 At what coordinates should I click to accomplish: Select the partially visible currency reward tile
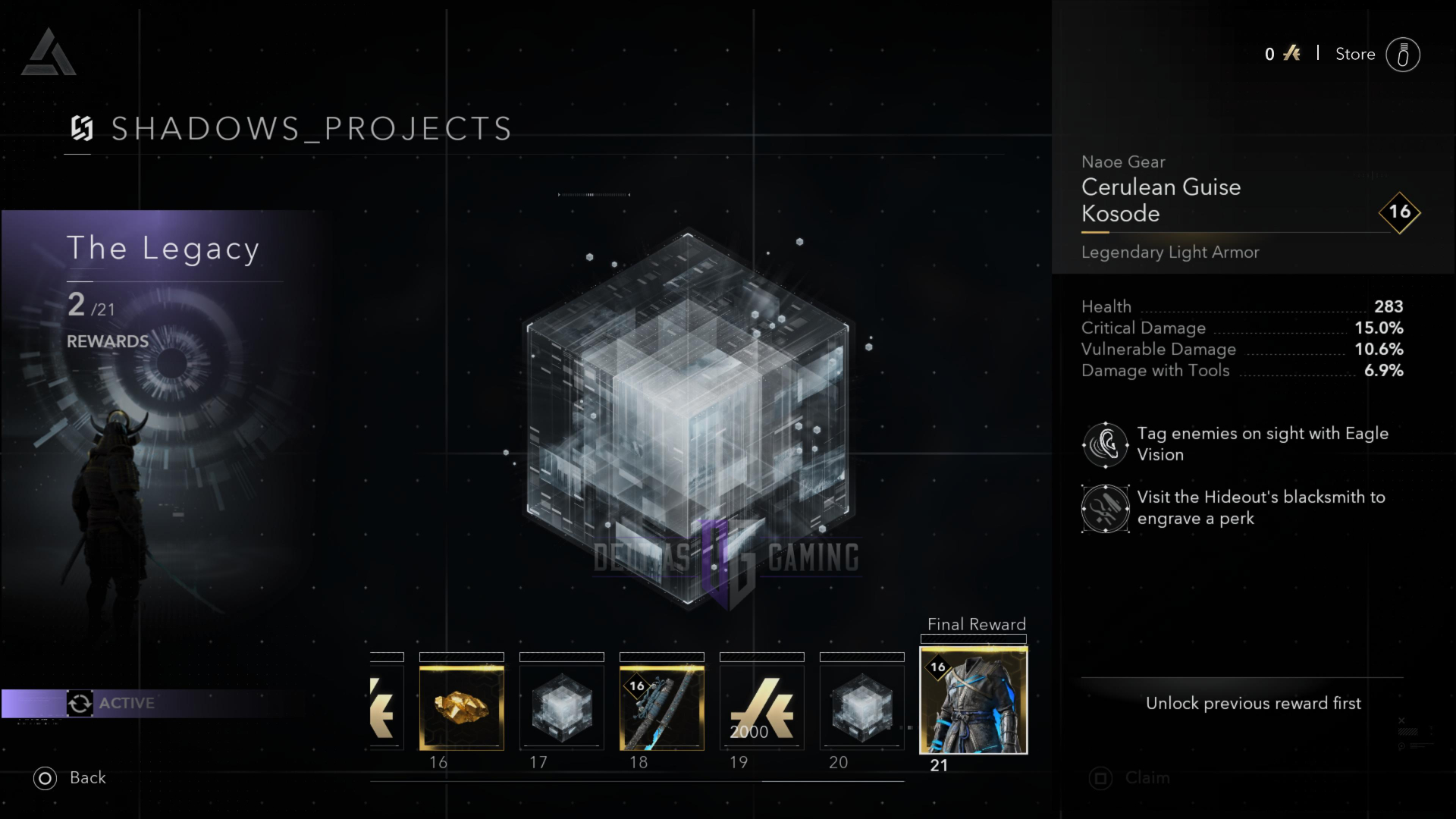(x=387, y=708)
